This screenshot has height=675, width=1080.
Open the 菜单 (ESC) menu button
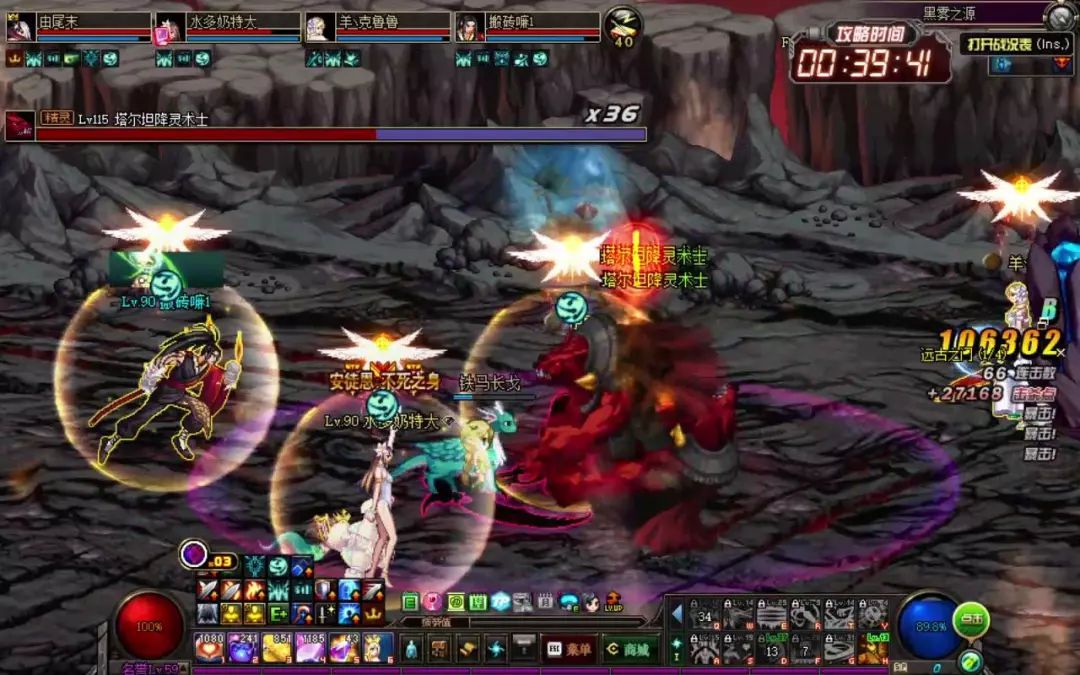click(571, 649)
